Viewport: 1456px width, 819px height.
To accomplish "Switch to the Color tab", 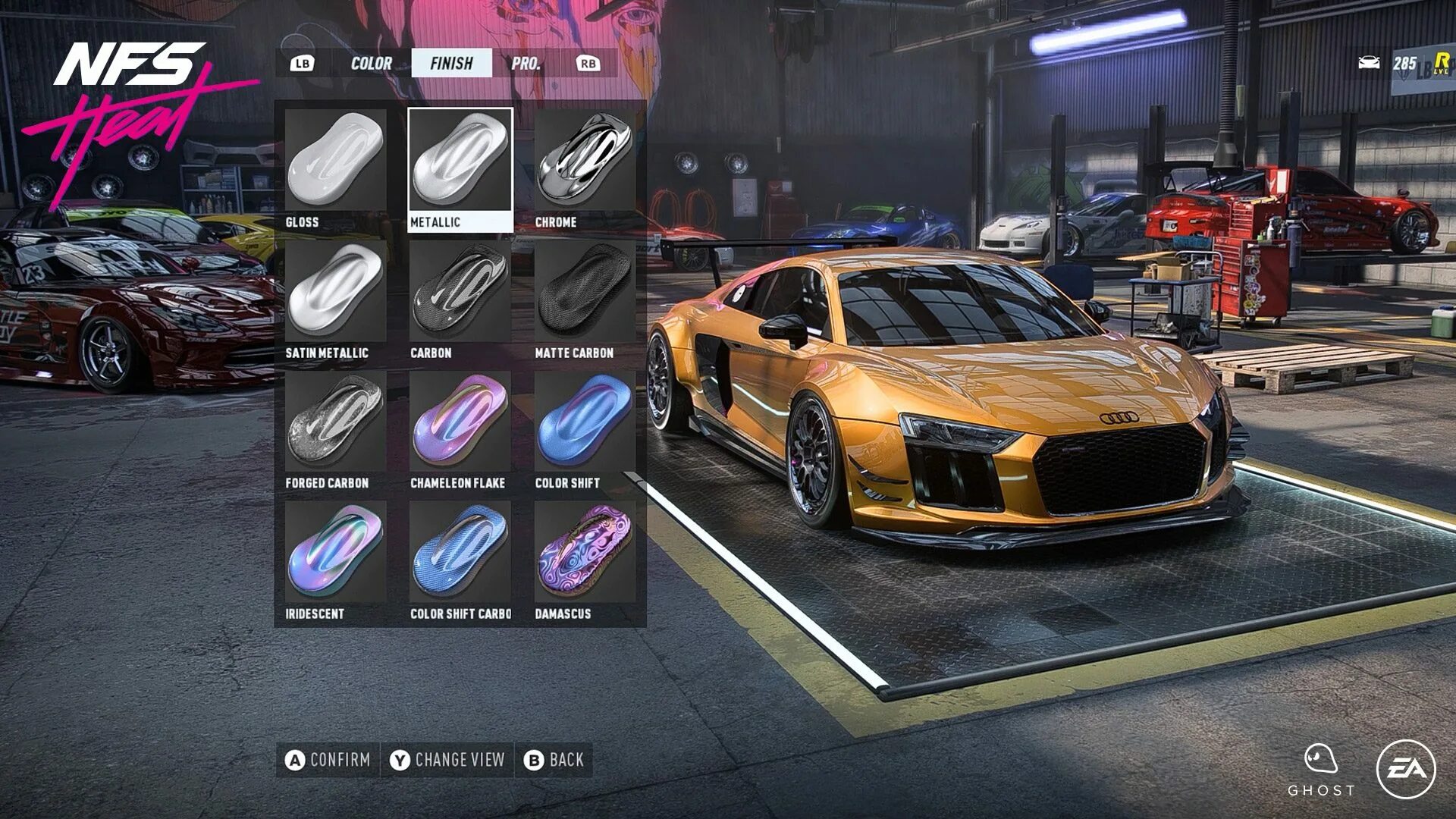I will (371, 64).
